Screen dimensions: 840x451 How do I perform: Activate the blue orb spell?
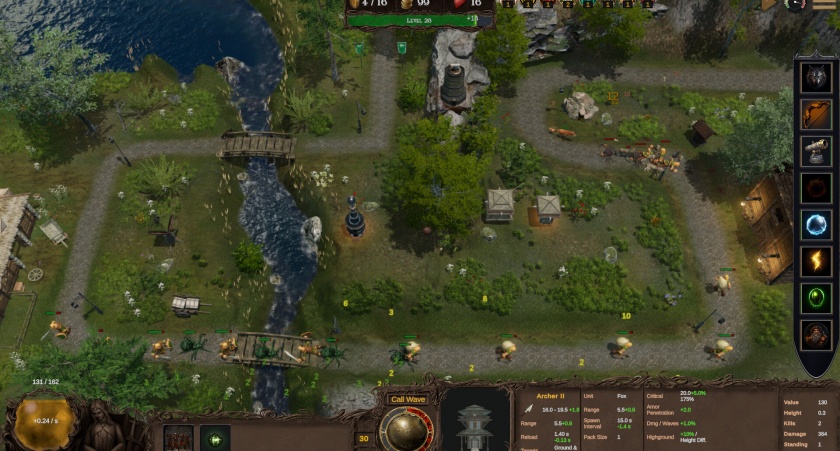coord(817,225)
